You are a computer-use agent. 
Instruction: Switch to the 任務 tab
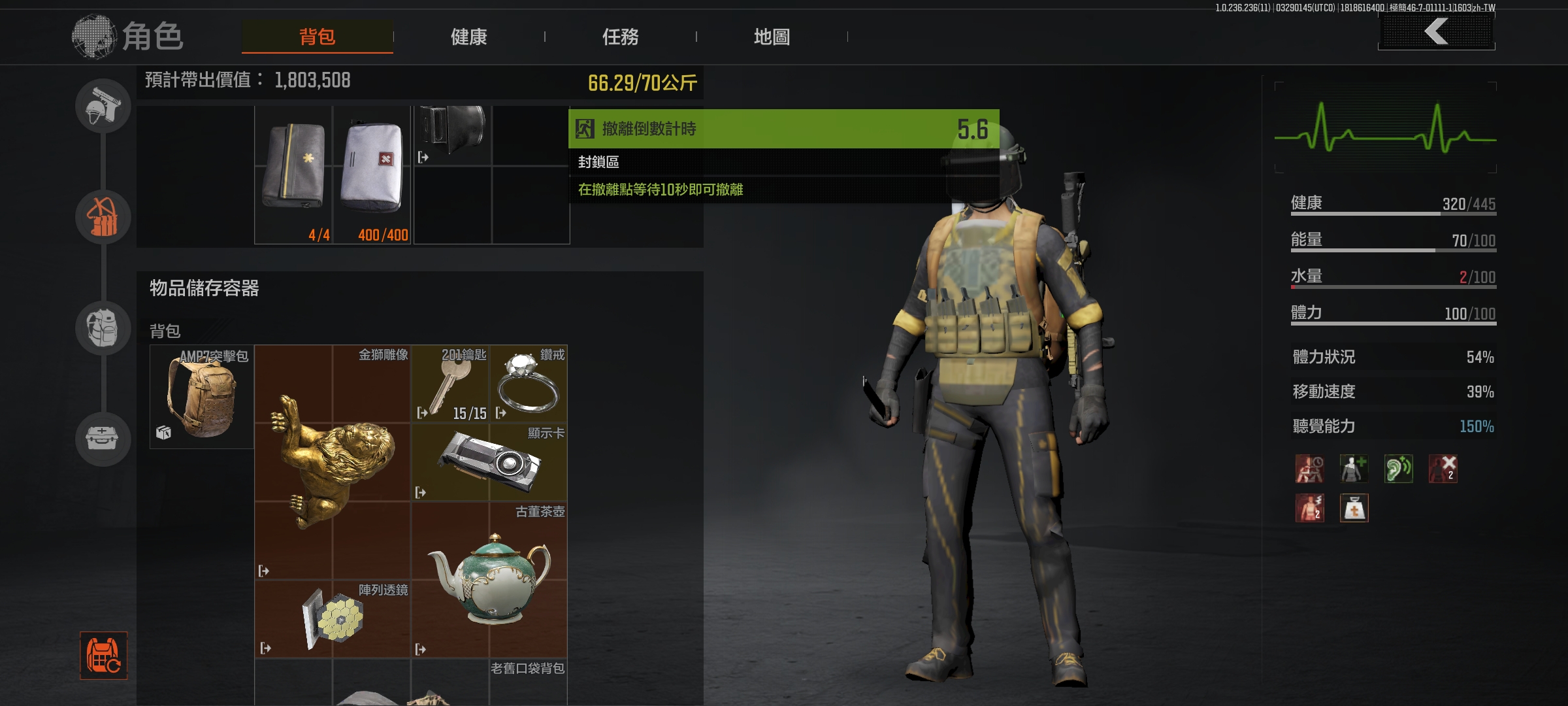point(620,37)
